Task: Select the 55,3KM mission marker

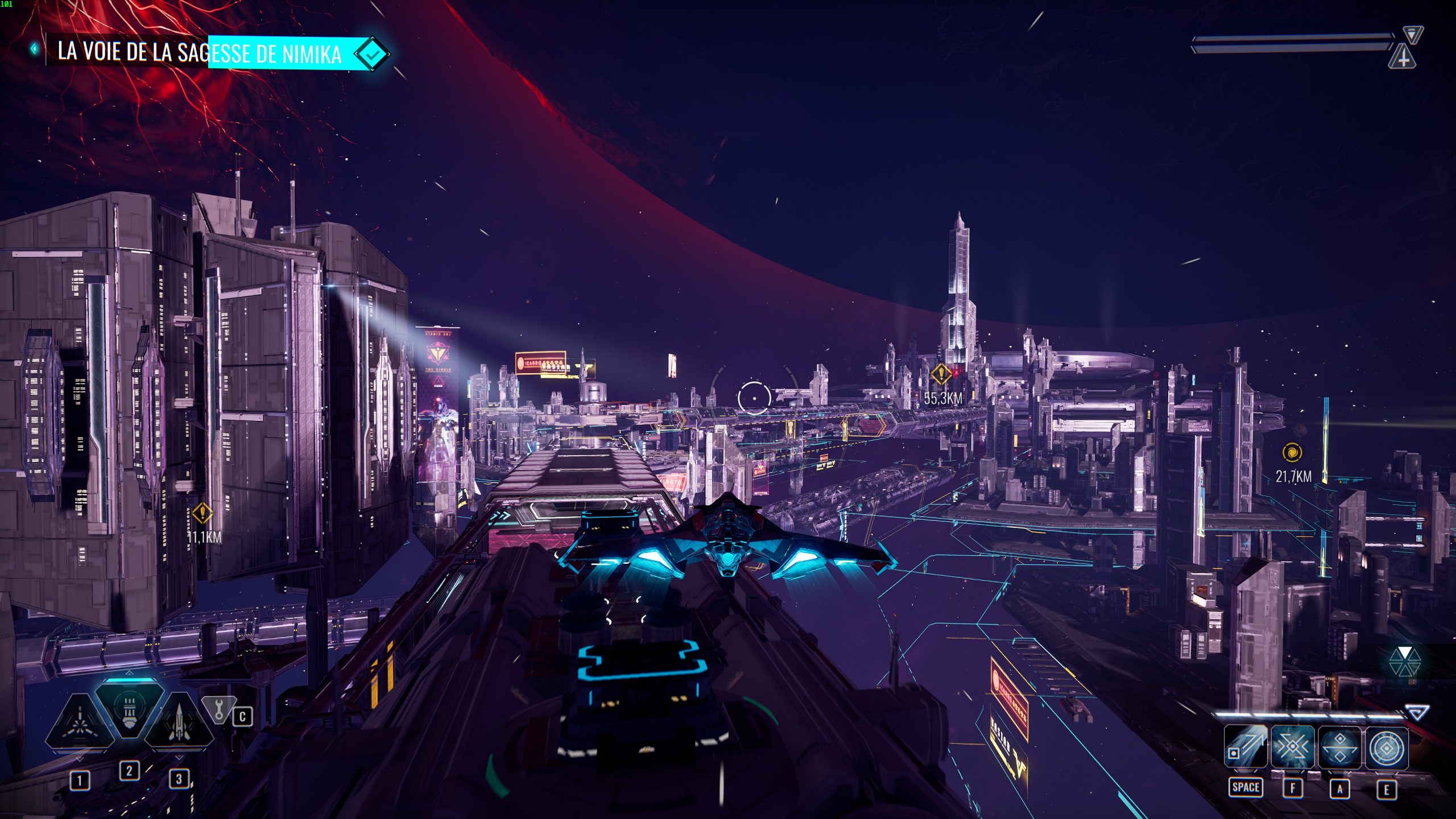Action: coord(941,374)
